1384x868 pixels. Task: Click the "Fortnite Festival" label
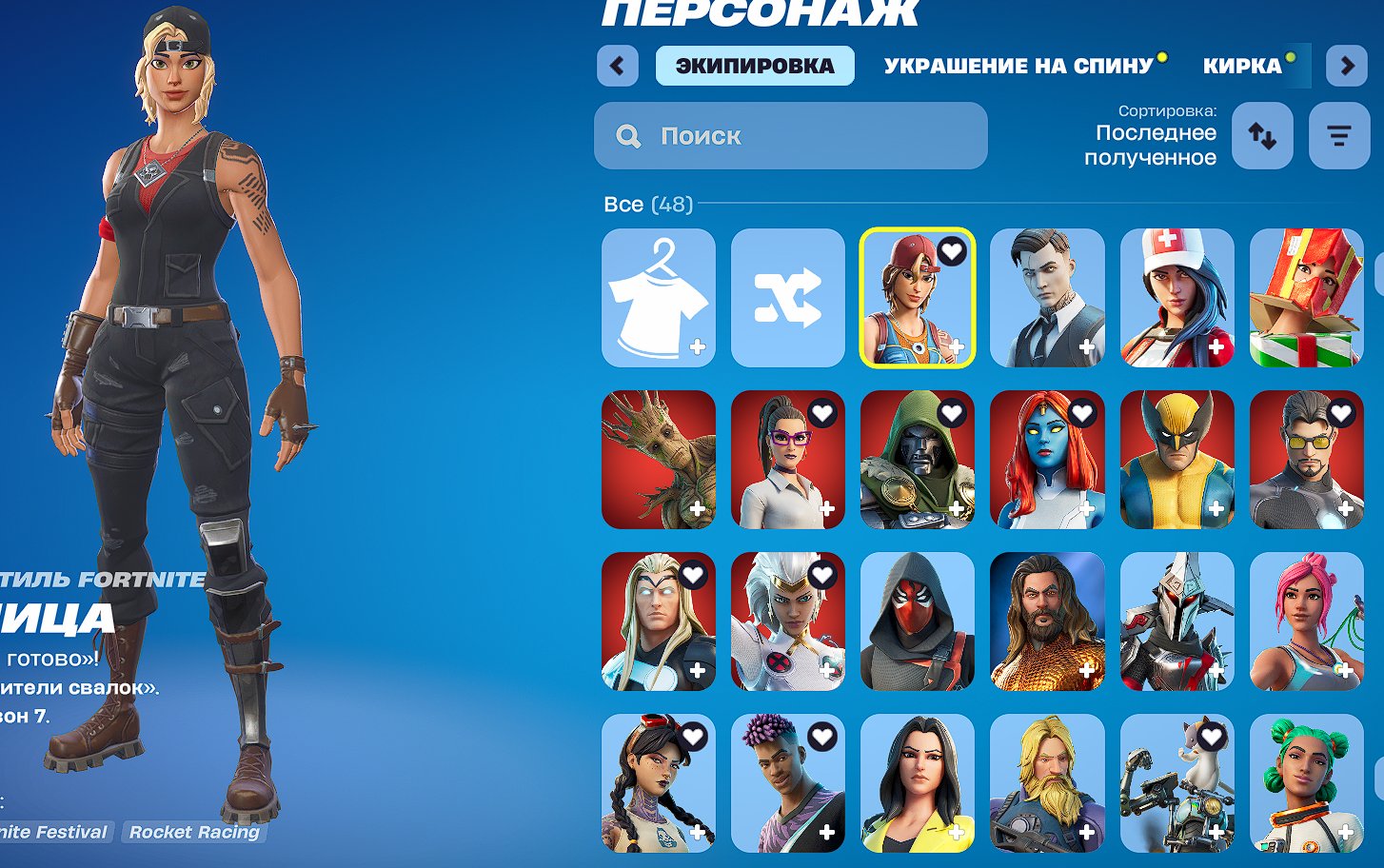52,832
